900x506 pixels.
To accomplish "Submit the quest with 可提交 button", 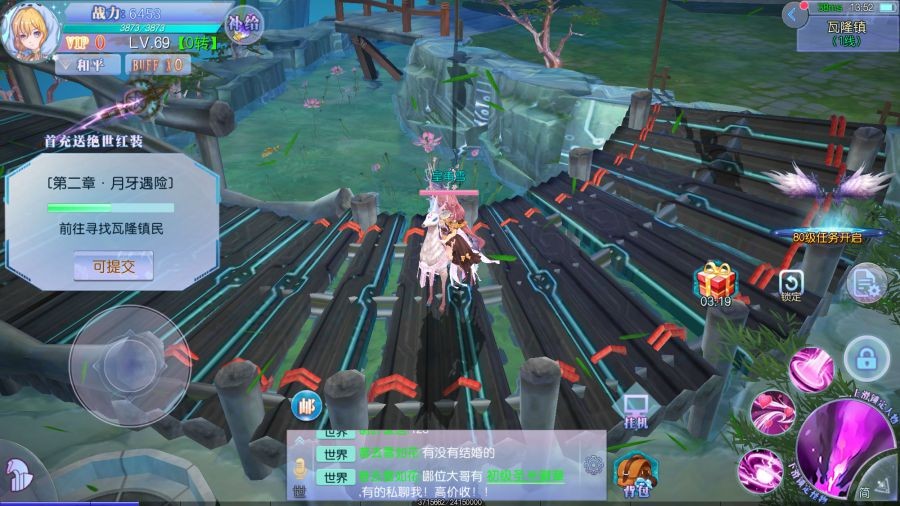I will point(113,266).
